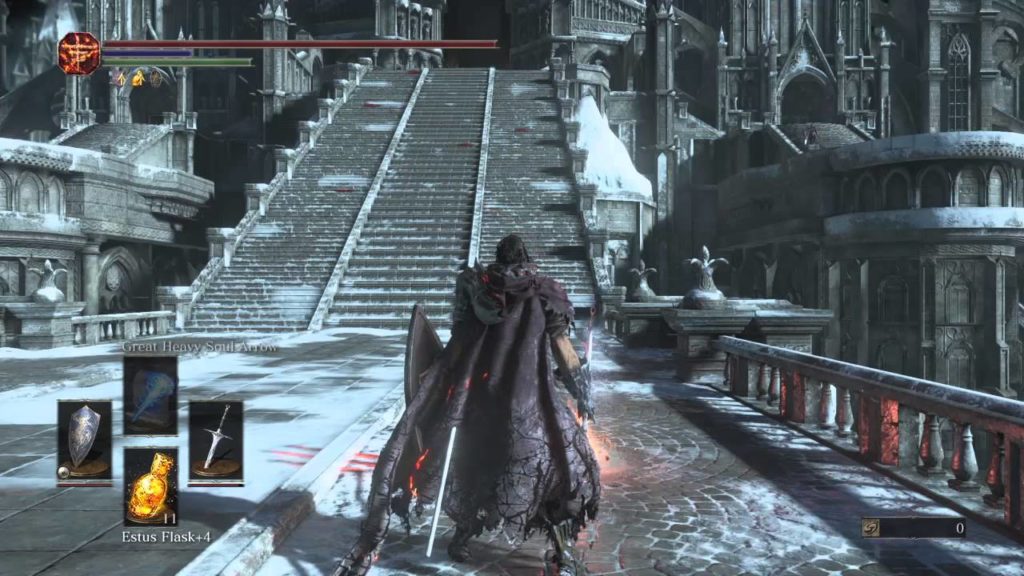Select the Great Heavy Soul Arrow spell slot
1024x576 pixels.
(150, 394)
